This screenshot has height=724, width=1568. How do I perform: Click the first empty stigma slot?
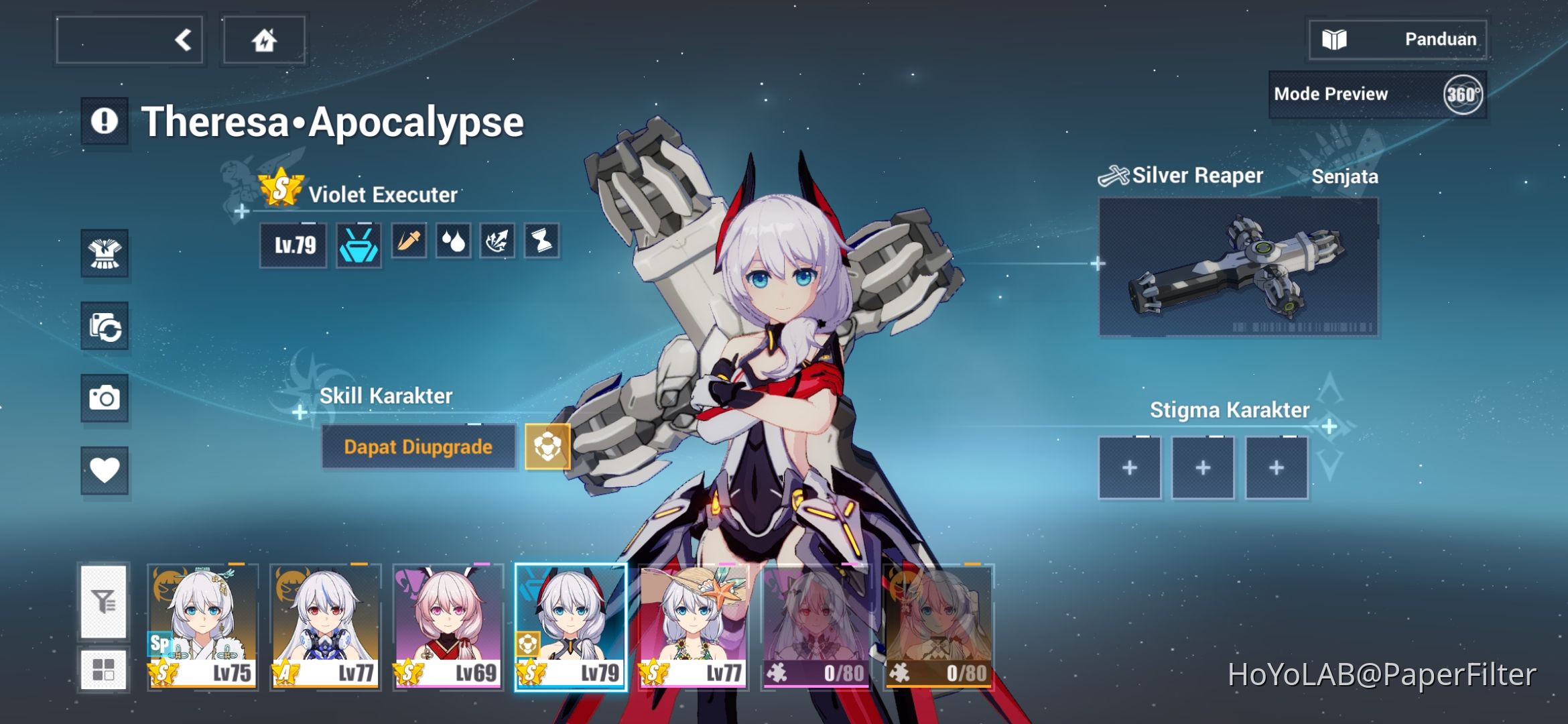[x=1130, y=467]
